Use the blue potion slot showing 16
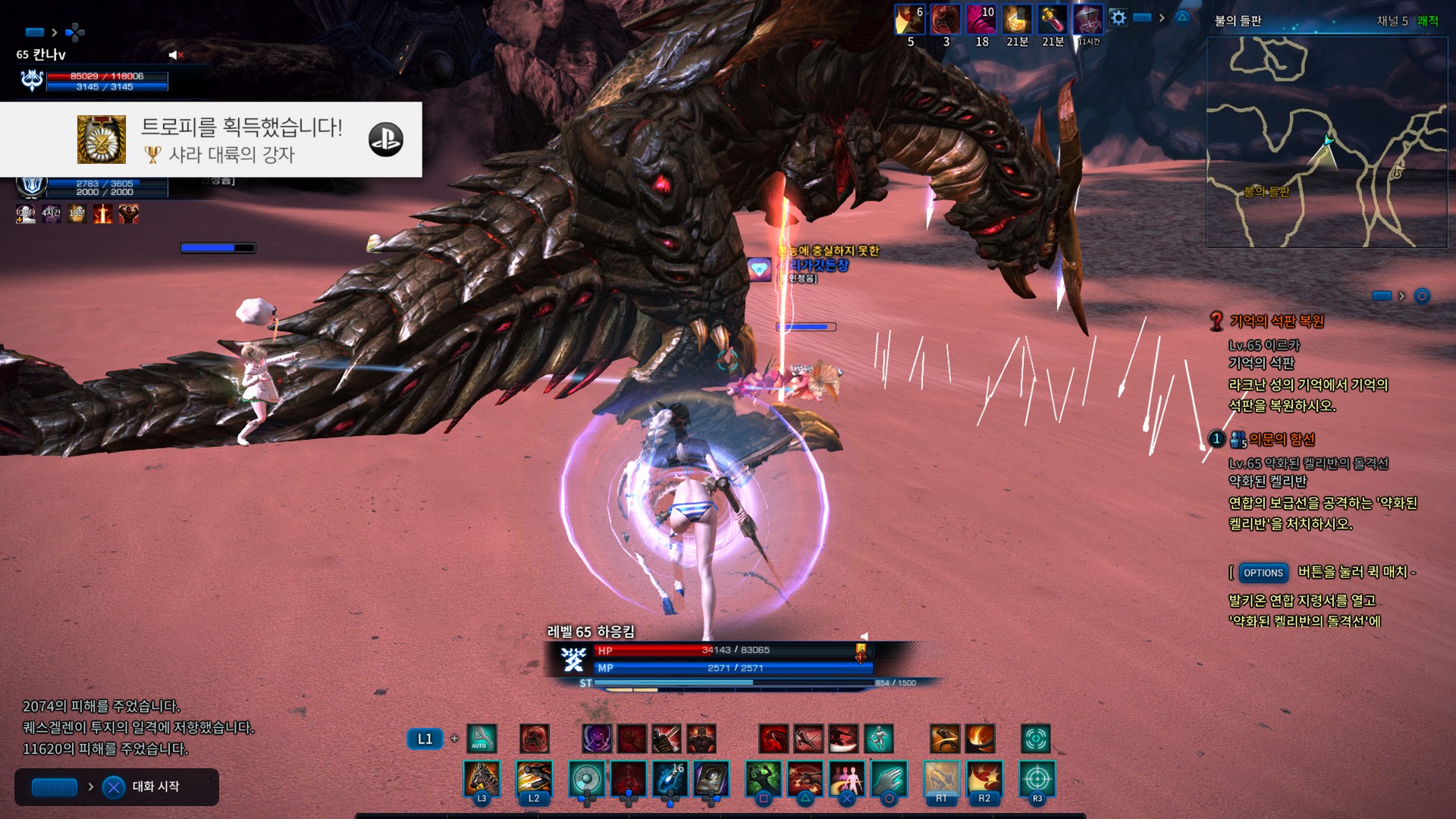This screenshot has height=819, width=1456. click(x=670, y=779)
